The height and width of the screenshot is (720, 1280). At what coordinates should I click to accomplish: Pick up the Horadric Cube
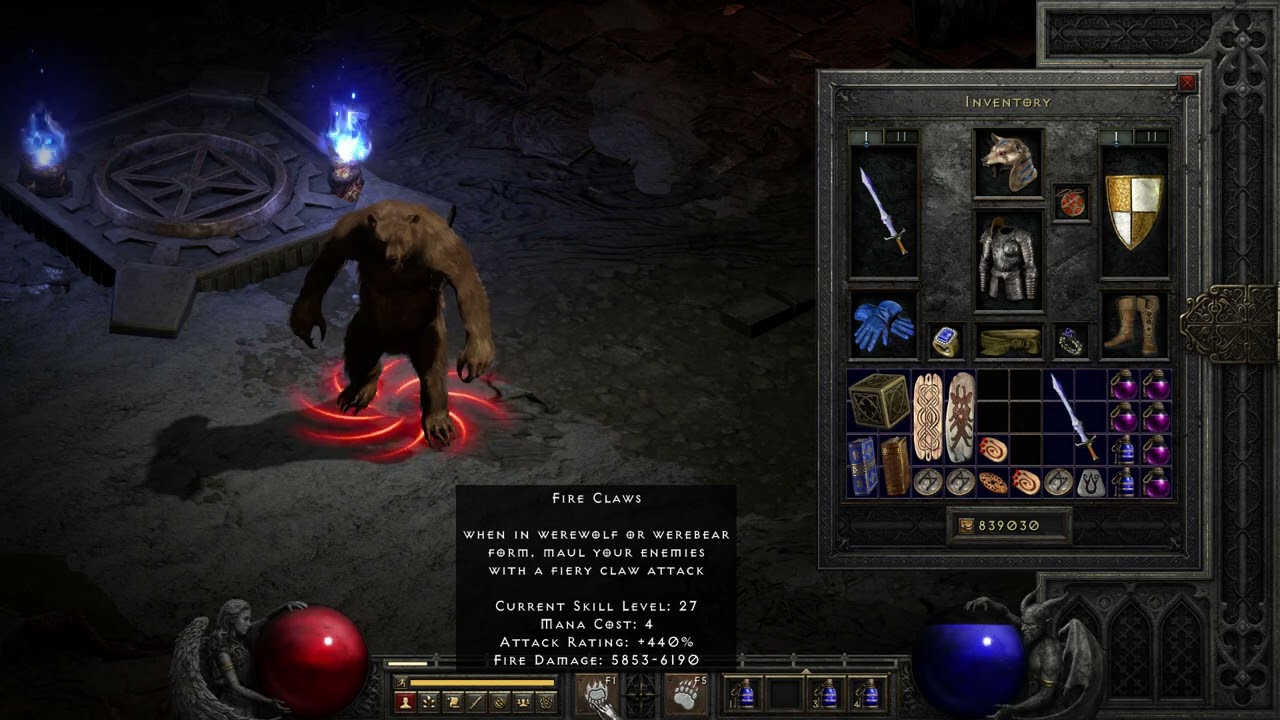click(x=879, y=401)
